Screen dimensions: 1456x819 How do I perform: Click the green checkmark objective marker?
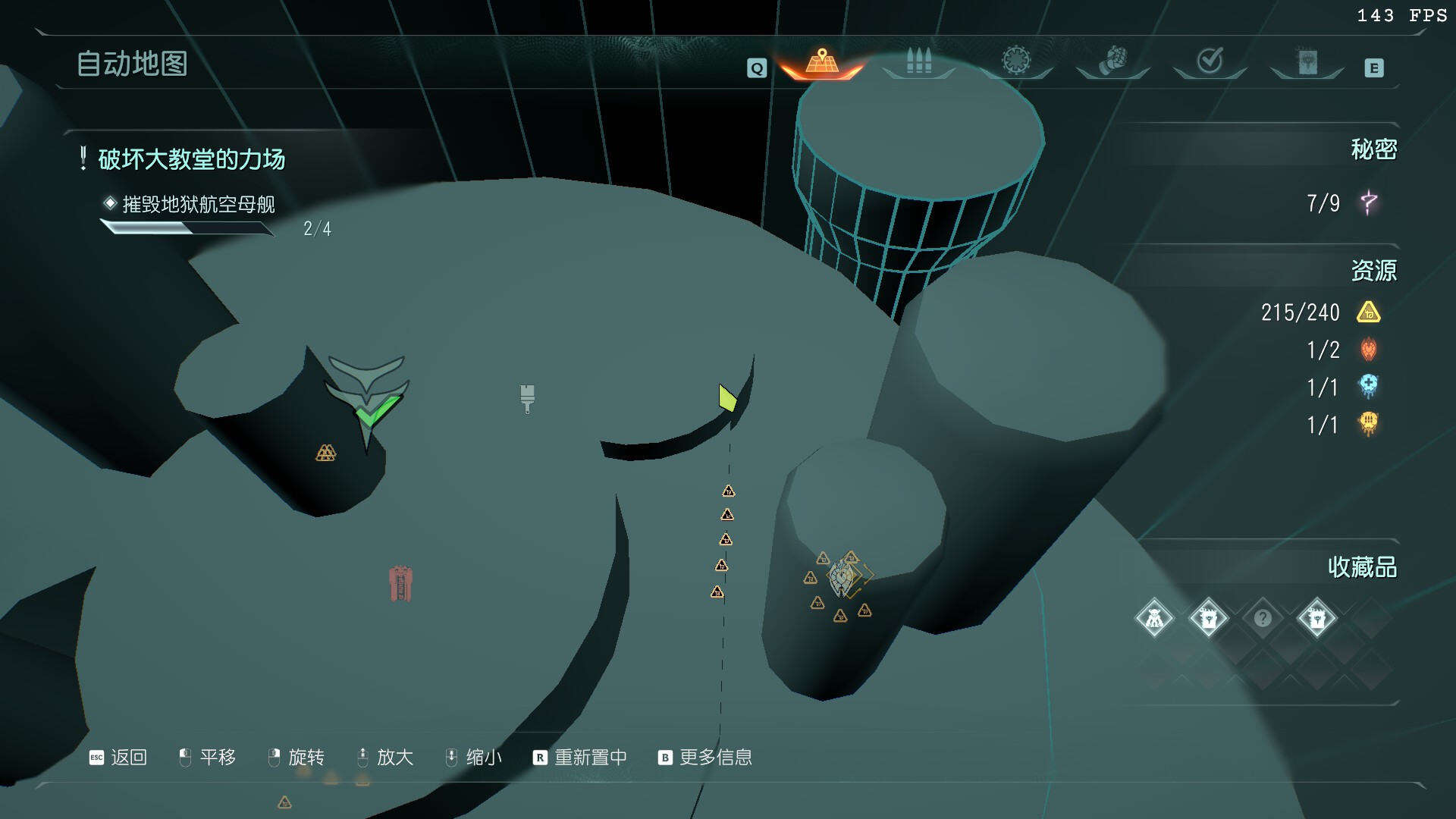[377, 411]
